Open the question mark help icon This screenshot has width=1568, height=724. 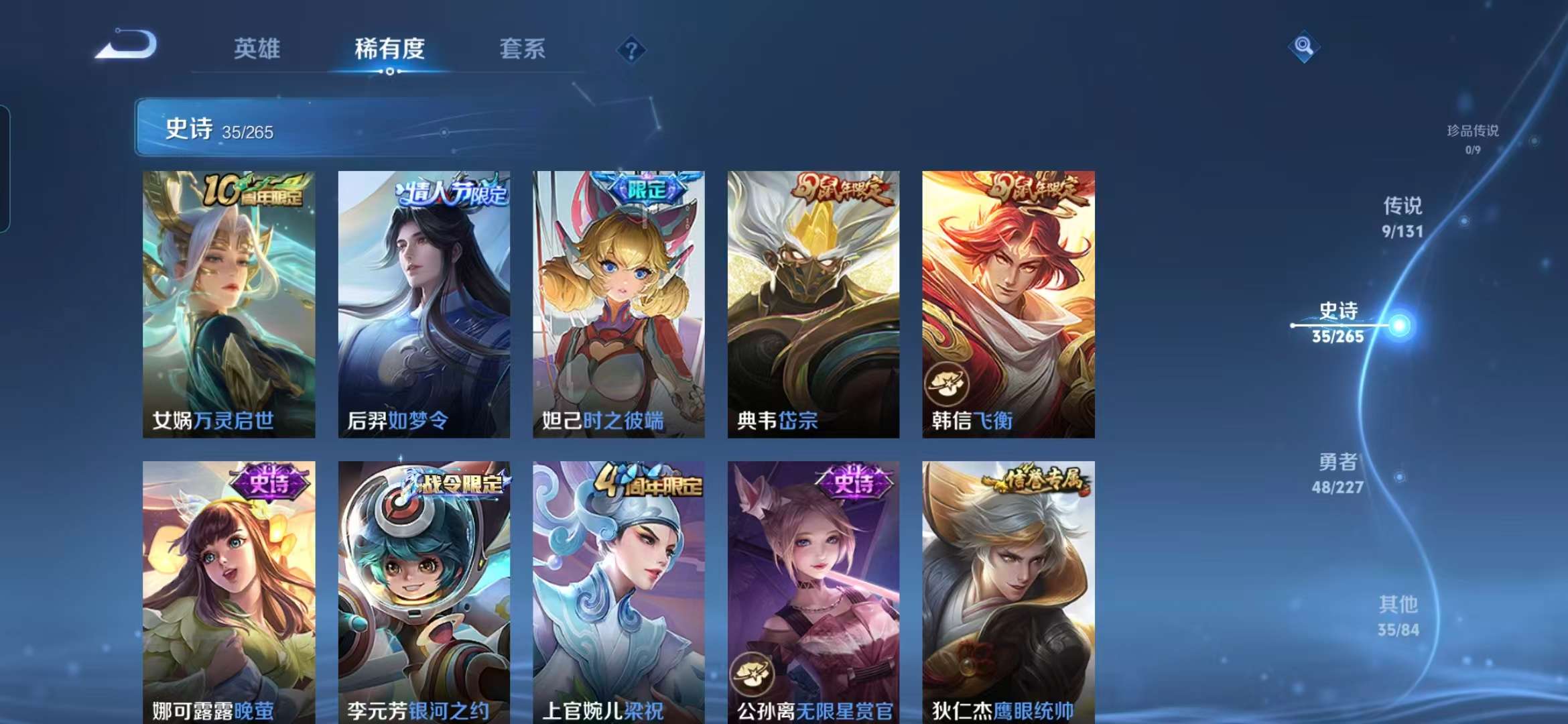631,50
